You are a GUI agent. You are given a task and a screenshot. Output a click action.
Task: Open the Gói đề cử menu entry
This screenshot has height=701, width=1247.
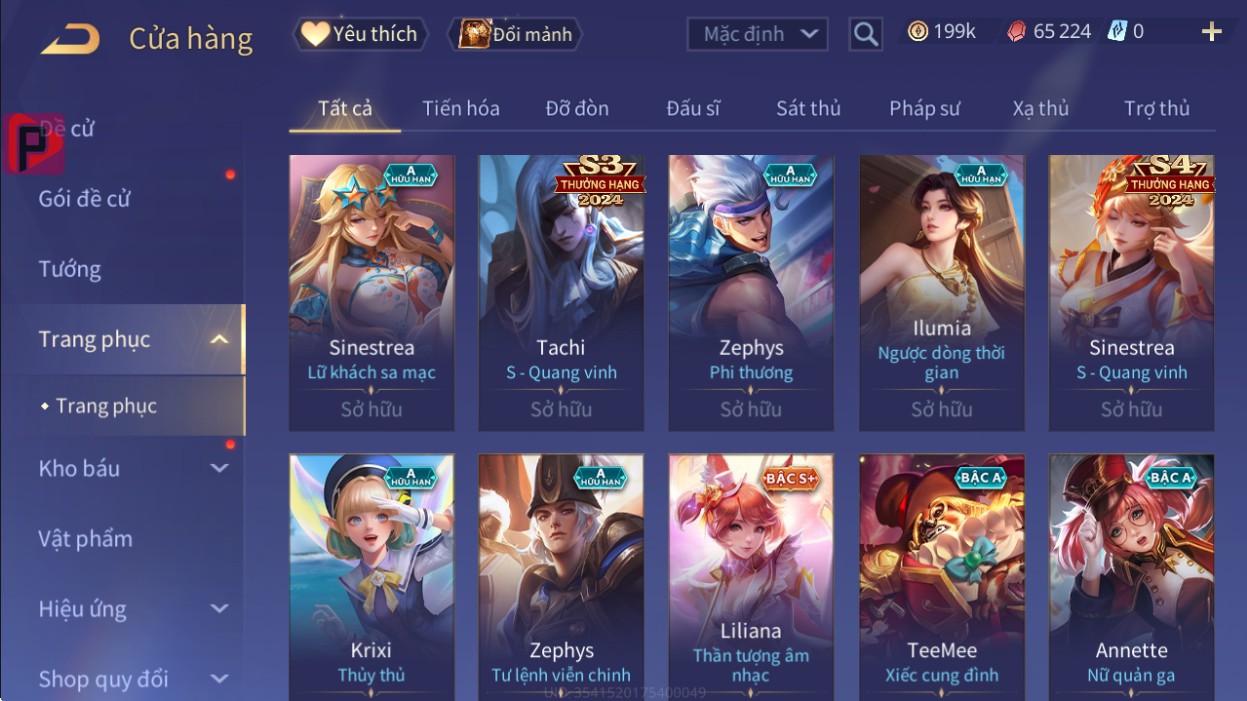(x=85, y=198)
